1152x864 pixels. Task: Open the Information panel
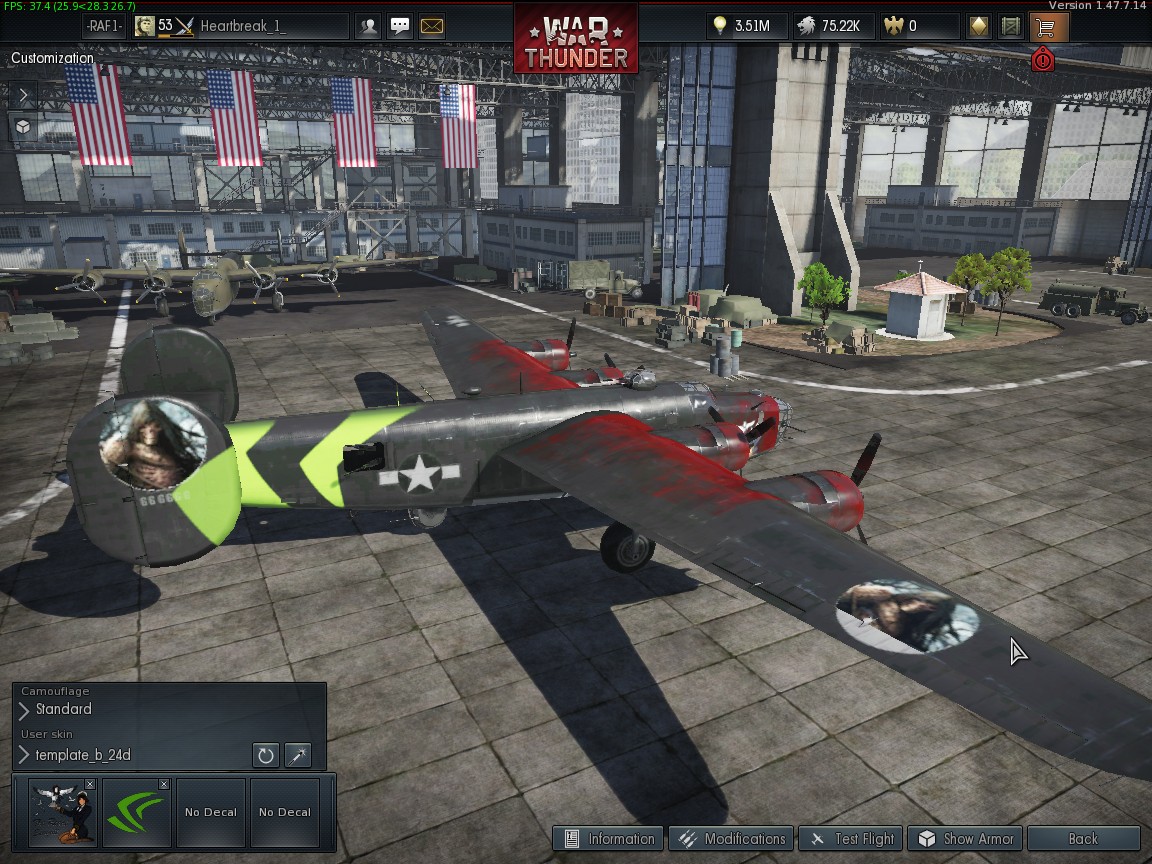(610, 839)
